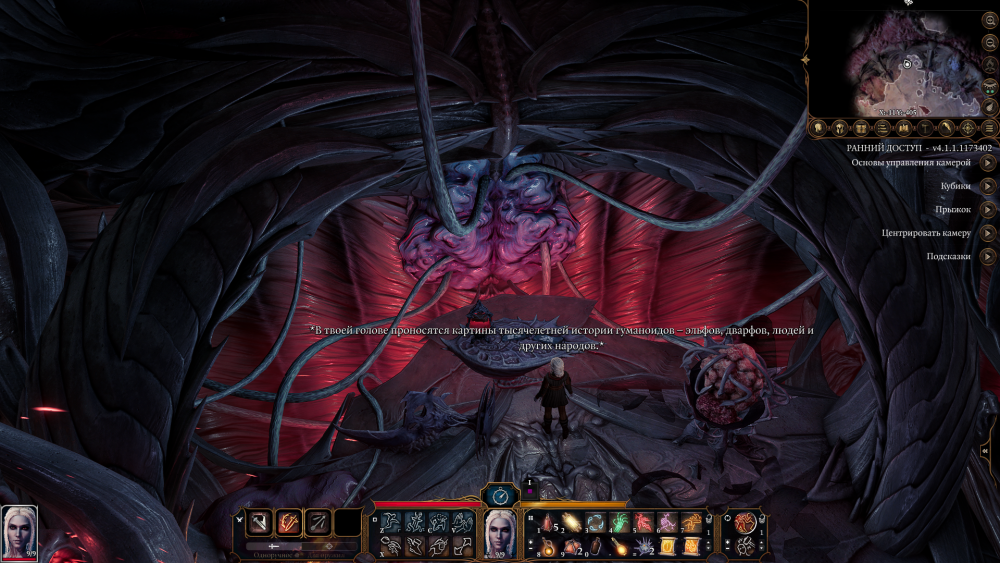
Task: Cast the green hand spell in hotbar
Action: pos(620,521)
